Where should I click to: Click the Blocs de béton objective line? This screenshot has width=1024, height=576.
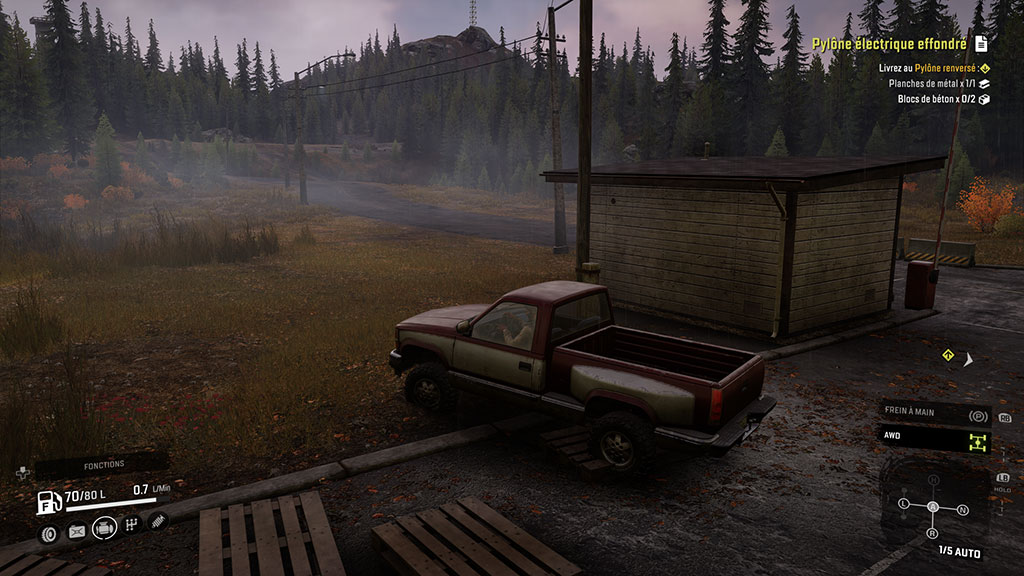[x=932, y=99]
